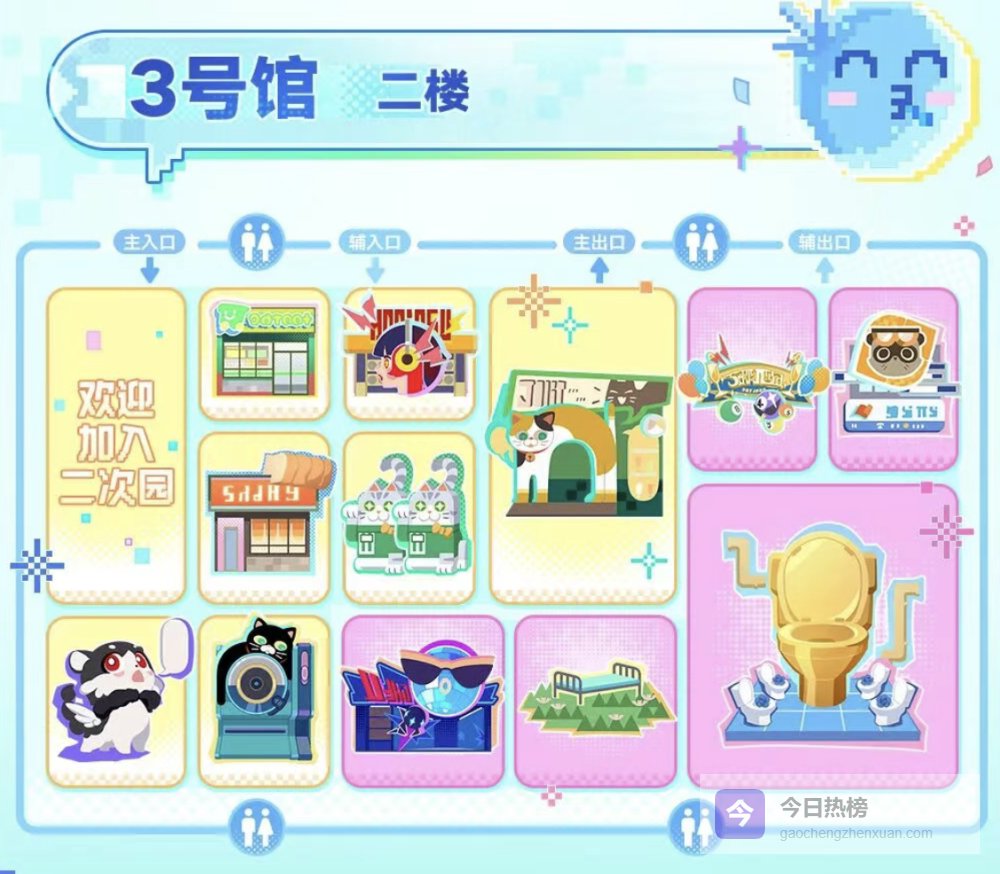The image size is (1000, 874).
Task: Choose the 主出口 main exit label
Action: pyautogui.click(x=599, y=243)
